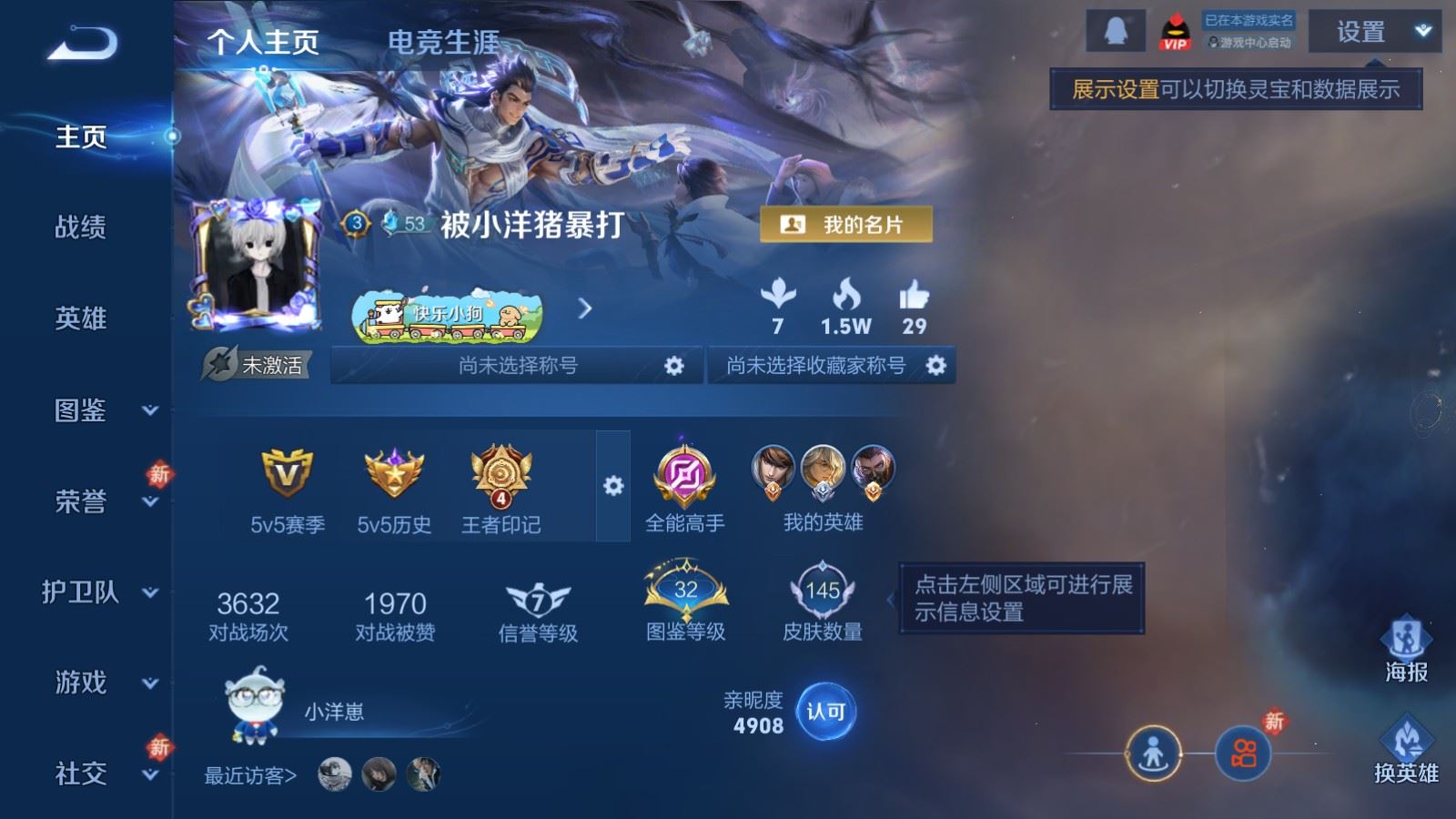This screenshot has width=1456, height=819.
Task: Select 战绩 in the left sidebar
Action: (x=82, y=229)
